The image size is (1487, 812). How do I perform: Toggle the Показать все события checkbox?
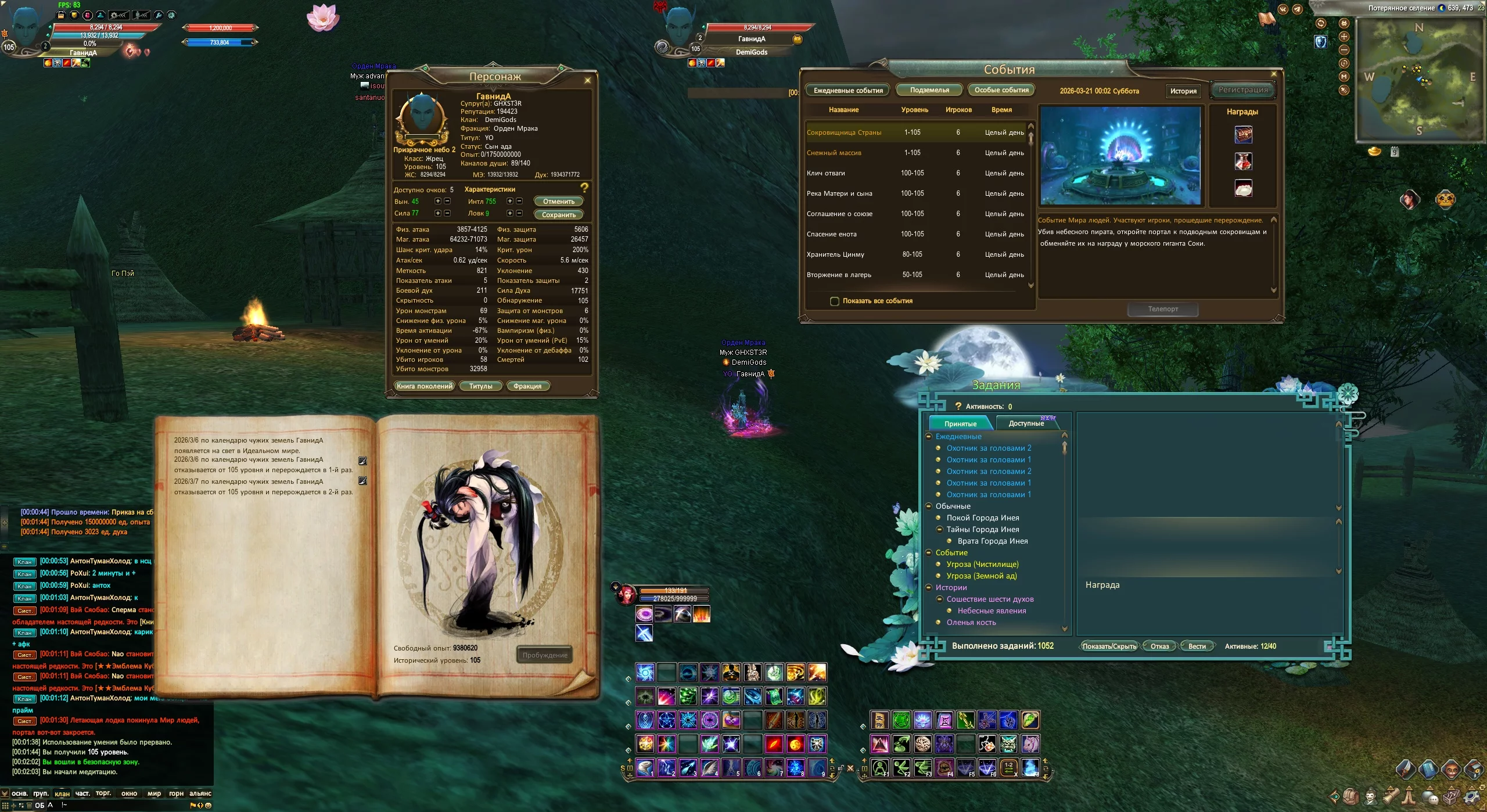coord(835,301)
